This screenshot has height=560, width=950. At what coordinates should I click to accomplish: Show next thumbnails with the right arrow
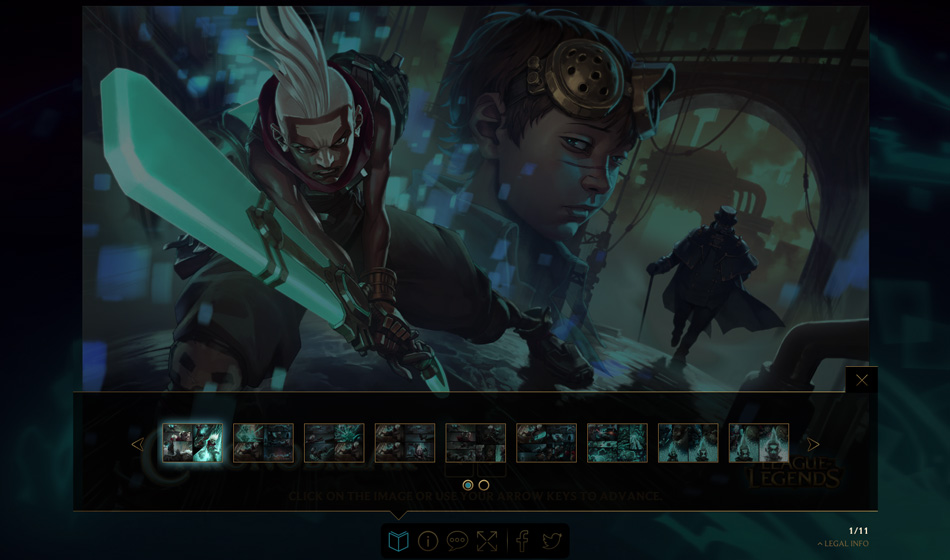(x=813, y=444)
